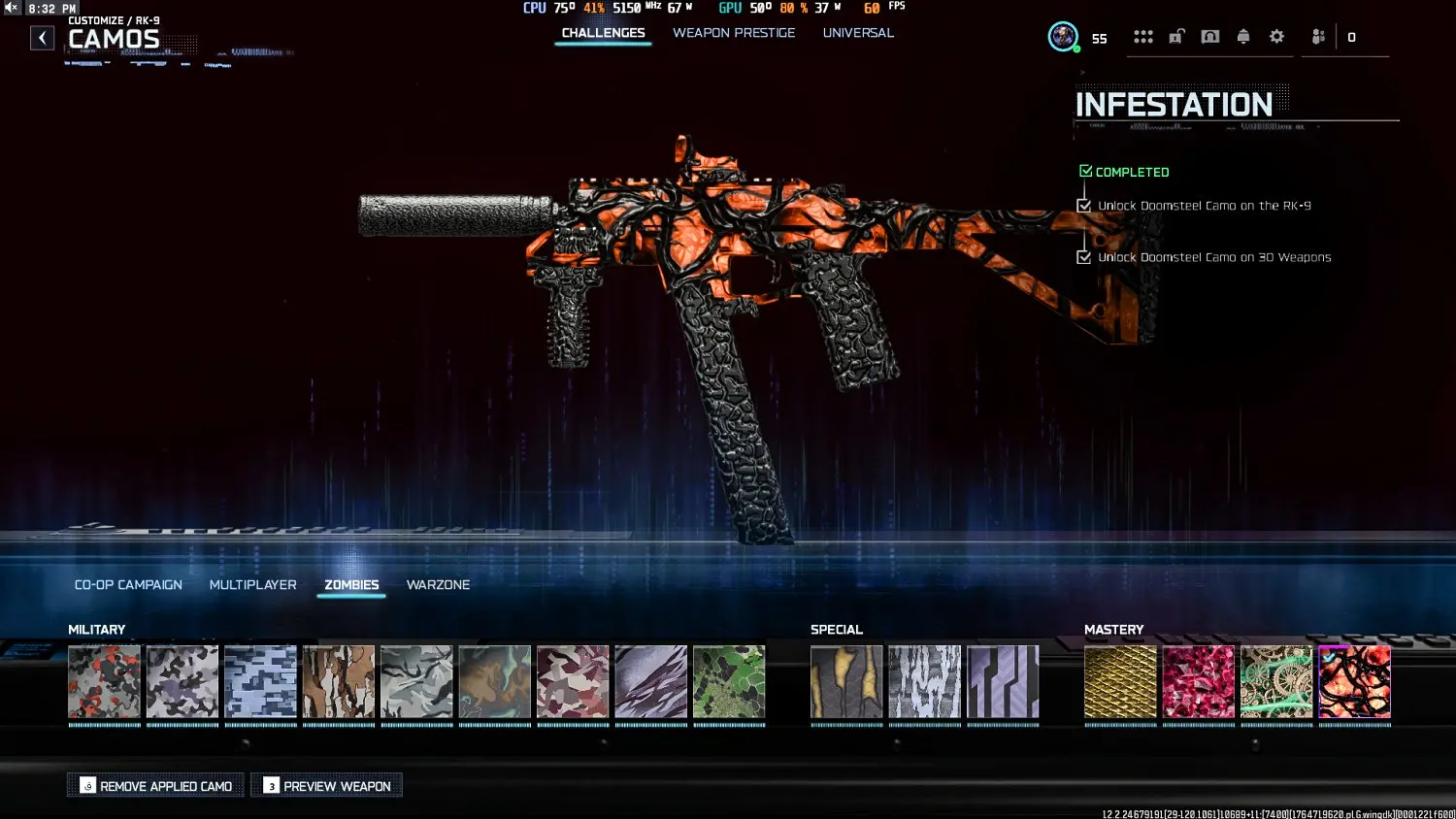
Task: Open the UNIVERSAL tab
Action: [x=857, y=32]
